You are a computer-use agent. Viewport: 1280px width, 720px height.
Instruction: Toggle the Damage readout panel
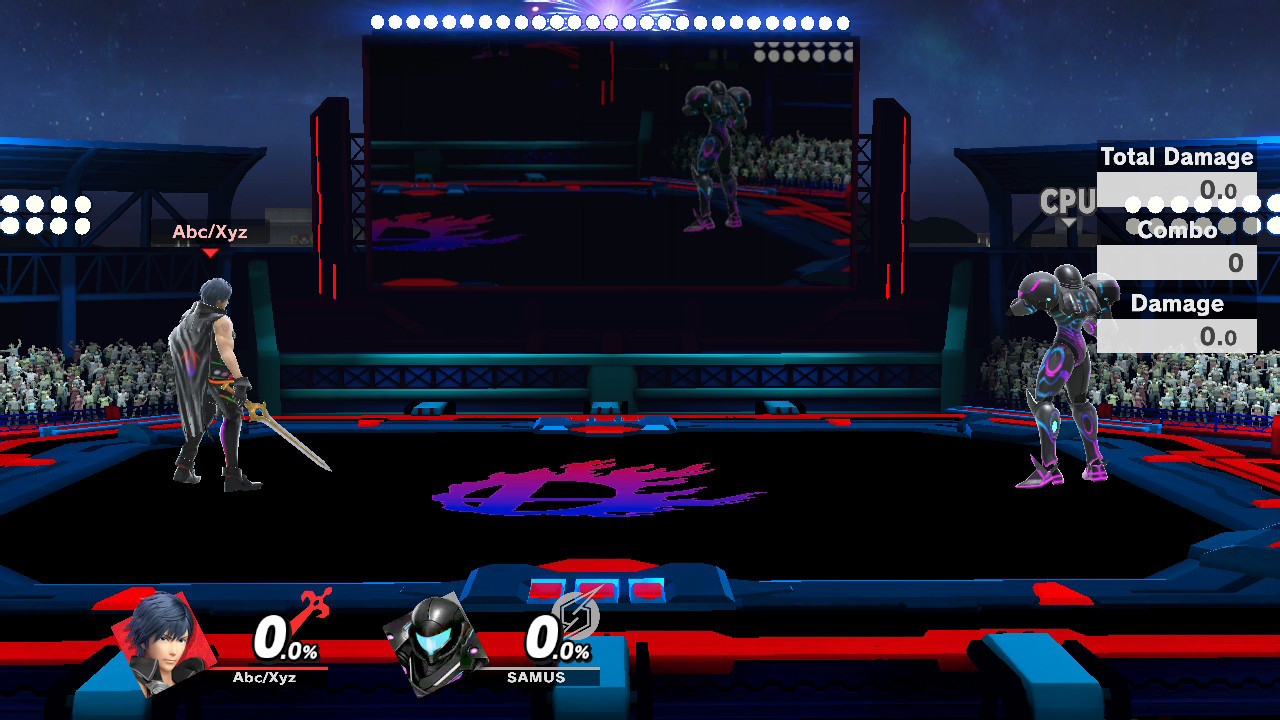(1180, 304)
